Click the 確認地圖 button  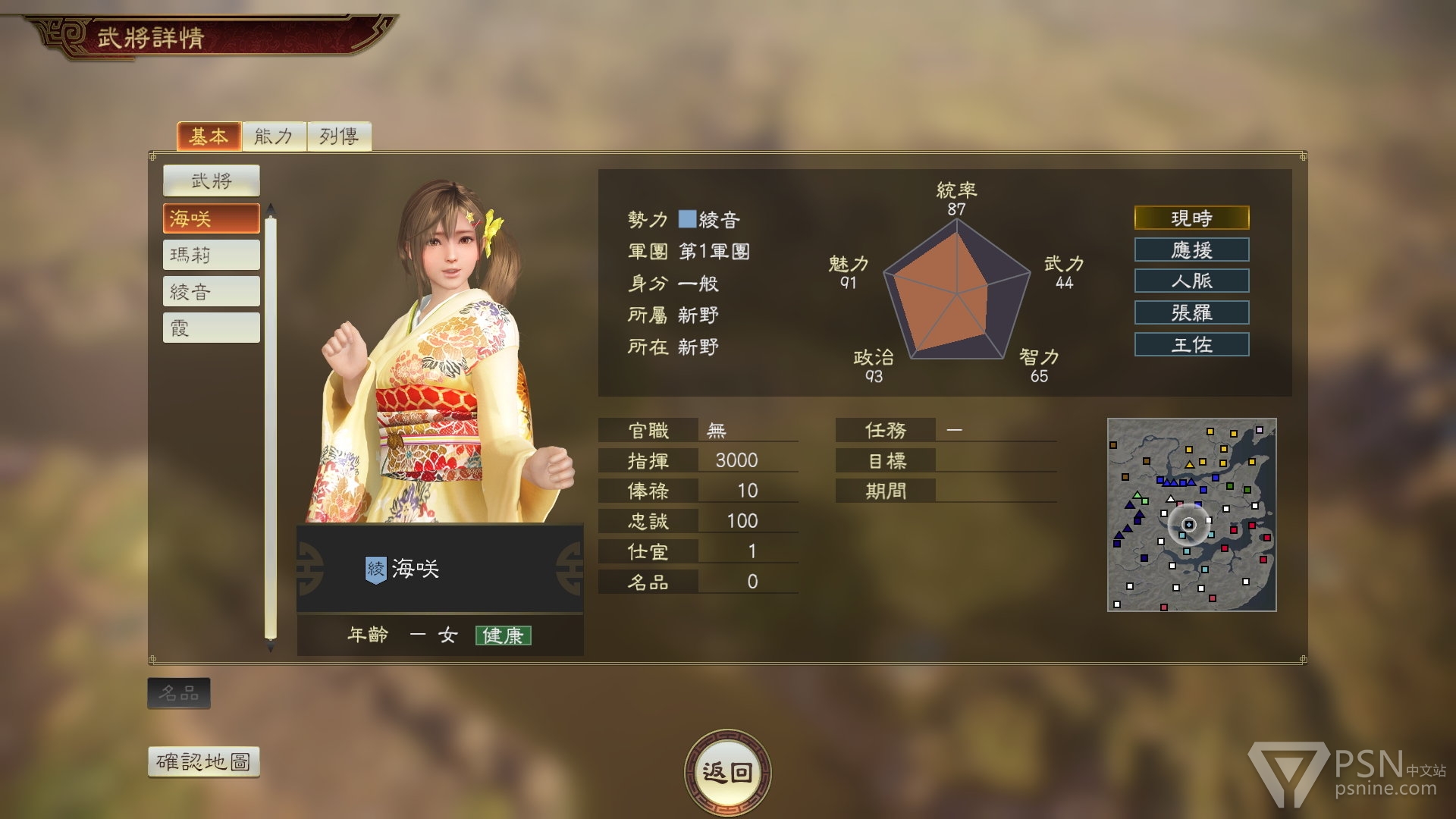point(203,761)
